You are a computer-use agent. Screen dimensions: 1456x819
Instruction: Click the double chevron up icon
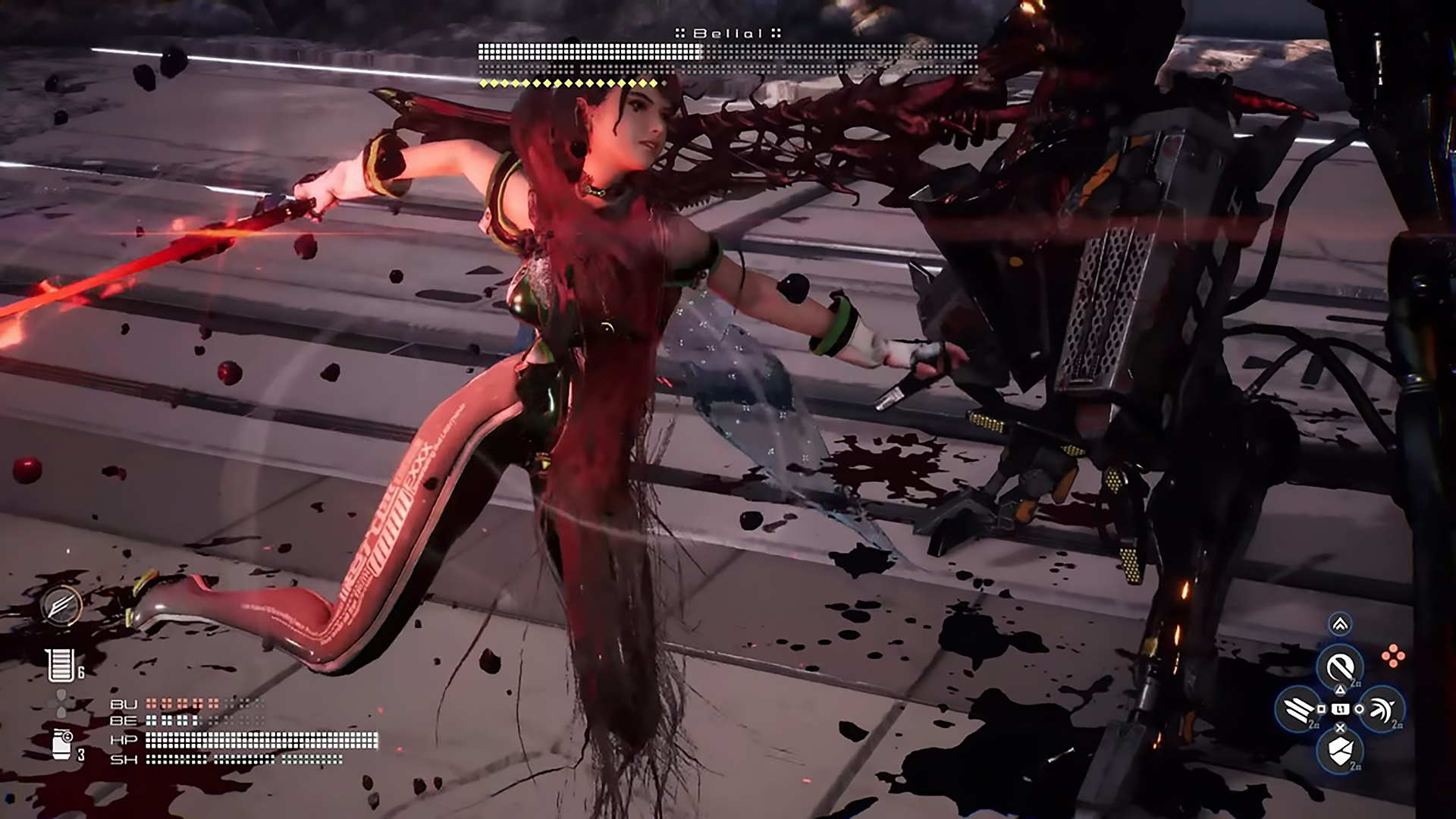1340,624
